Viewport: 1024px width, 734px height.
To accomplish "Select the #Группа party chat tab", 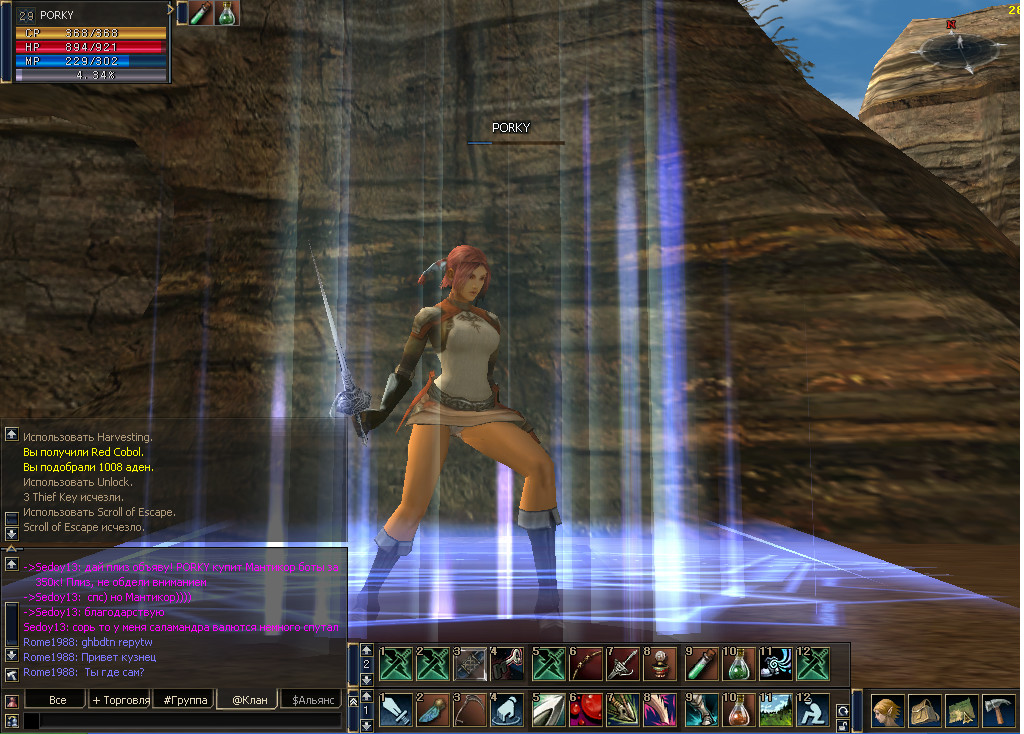I will click(x=183, y=700).
